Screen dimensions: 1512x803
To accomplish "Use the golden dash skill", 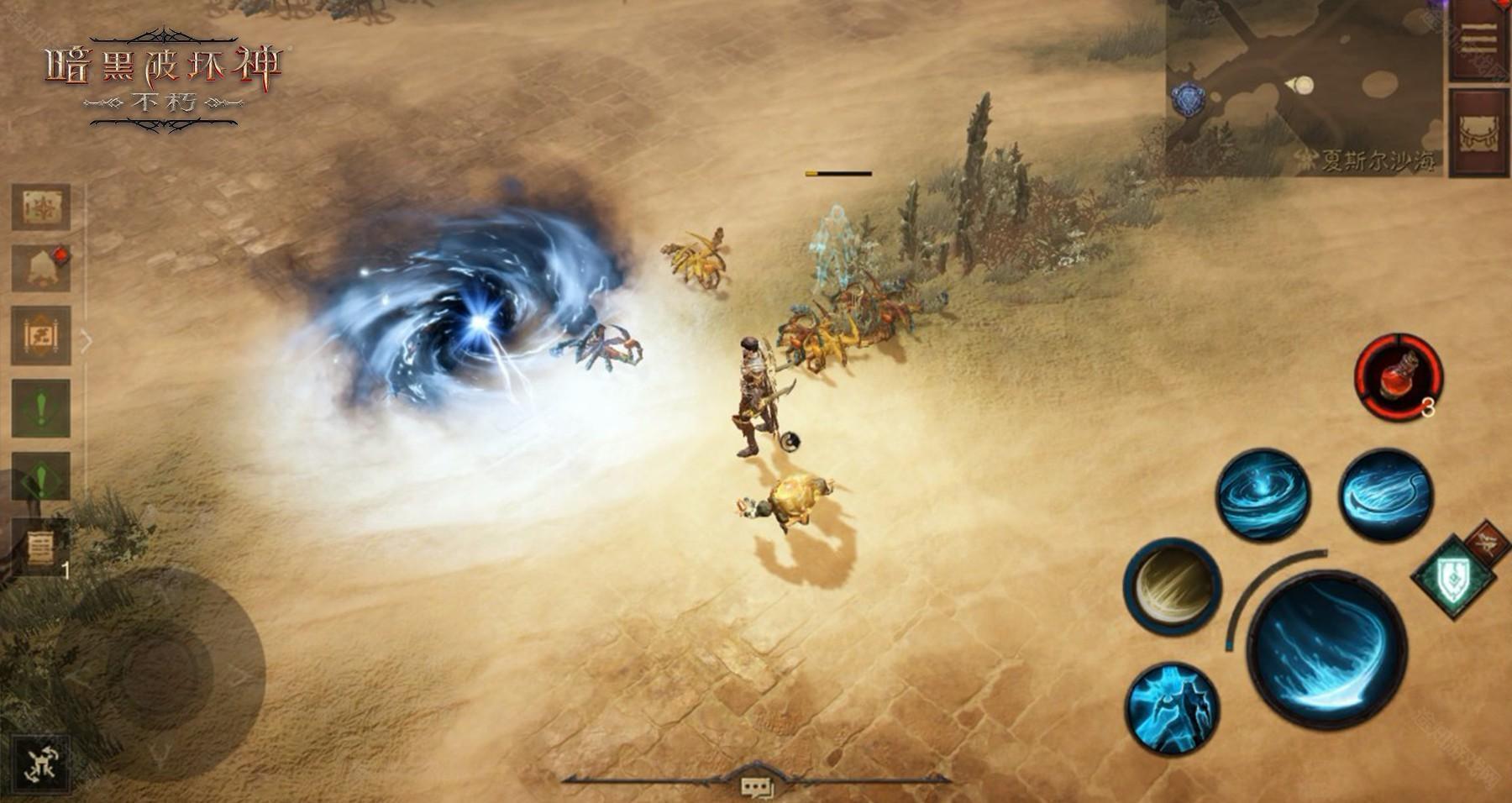I will tap(1173, 585).
